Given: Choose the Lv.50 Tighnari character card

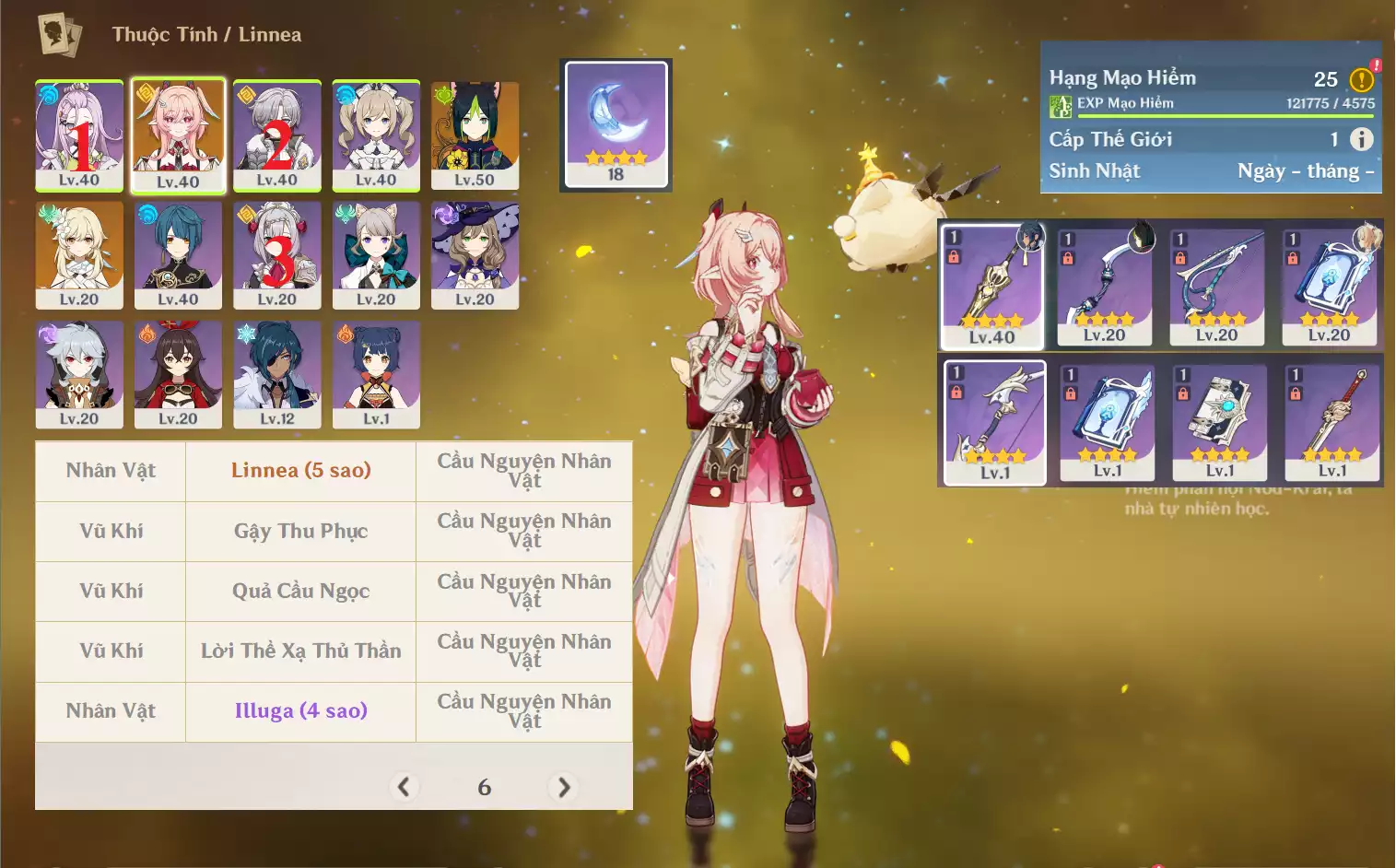Looking at the screenshot, I should point(475,135).
